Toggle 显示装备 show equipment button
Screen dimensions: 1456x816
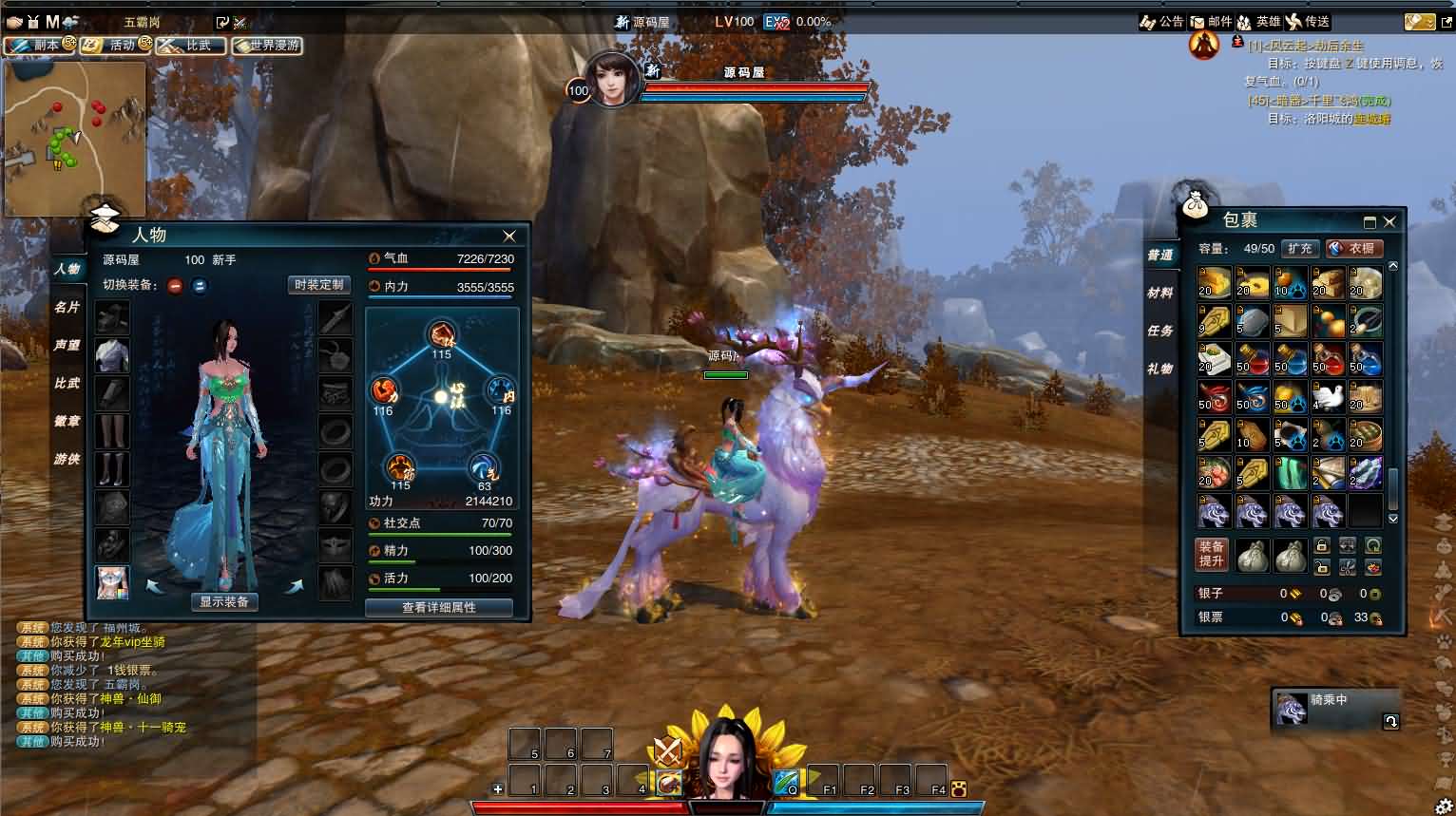coord(224,601)
